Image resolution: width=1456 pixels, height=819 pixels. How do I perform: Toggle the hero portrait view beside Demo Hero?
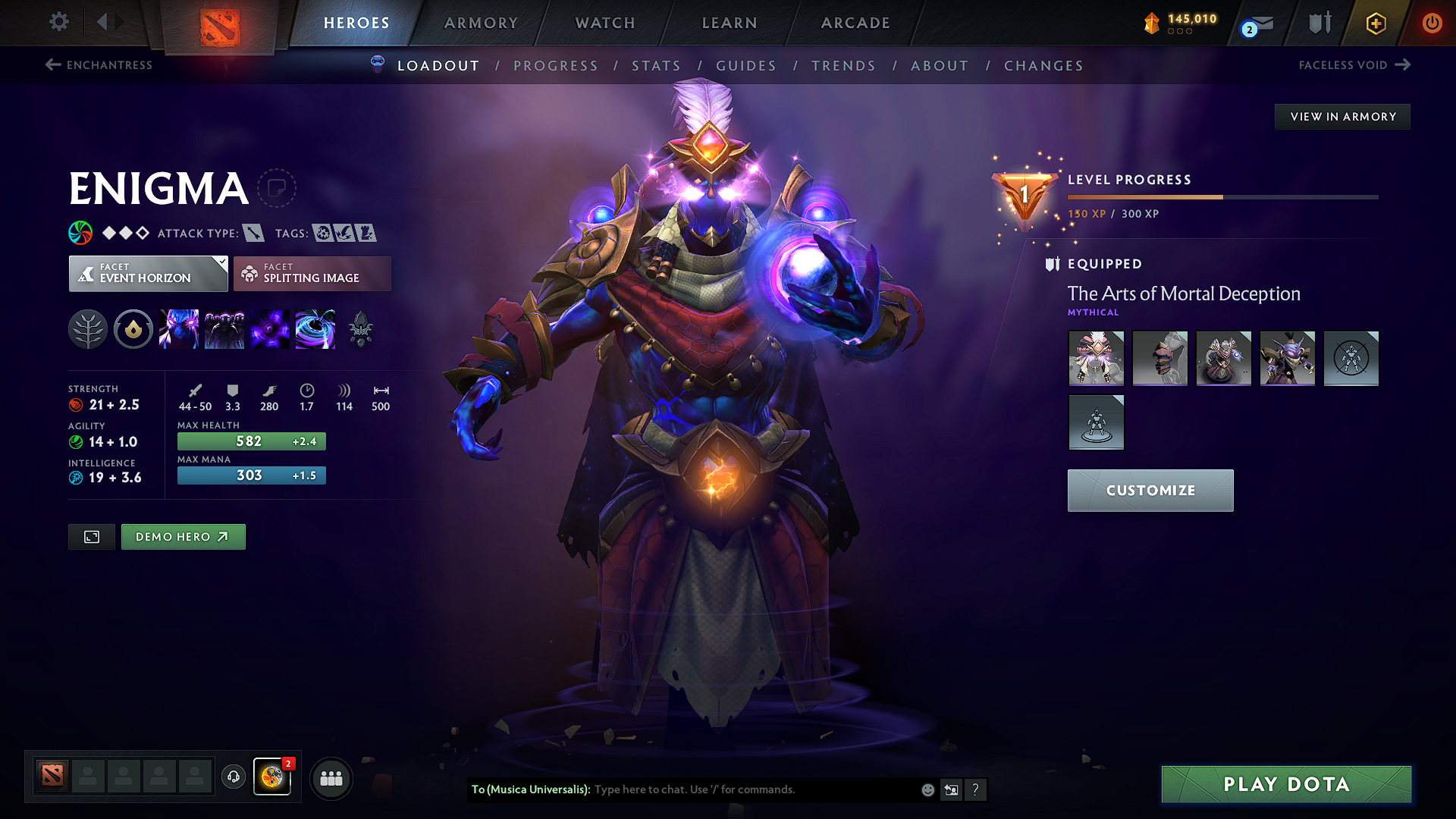pos(91,536)
